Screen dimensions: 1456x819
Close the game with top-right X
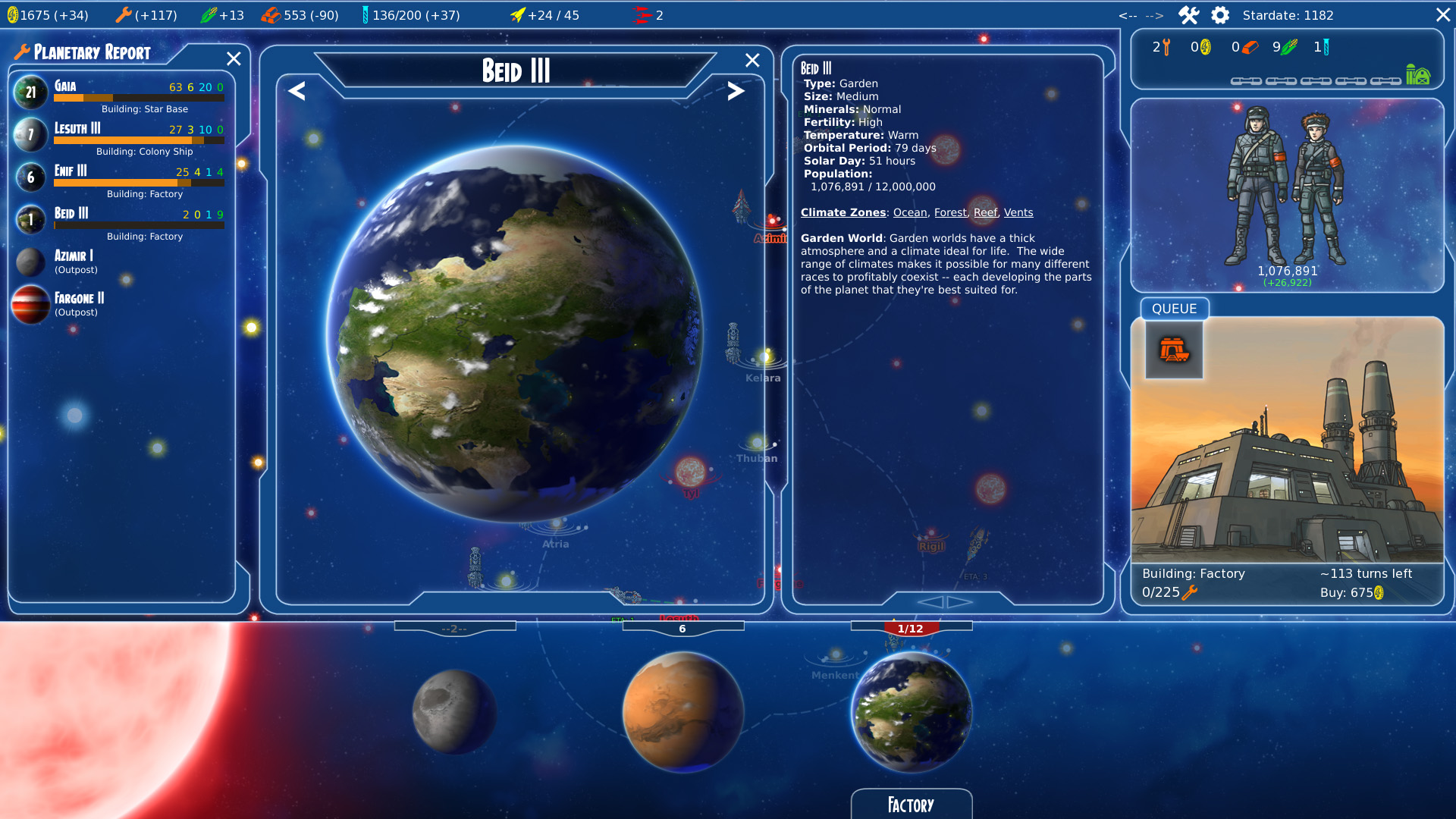[1442, 15]
